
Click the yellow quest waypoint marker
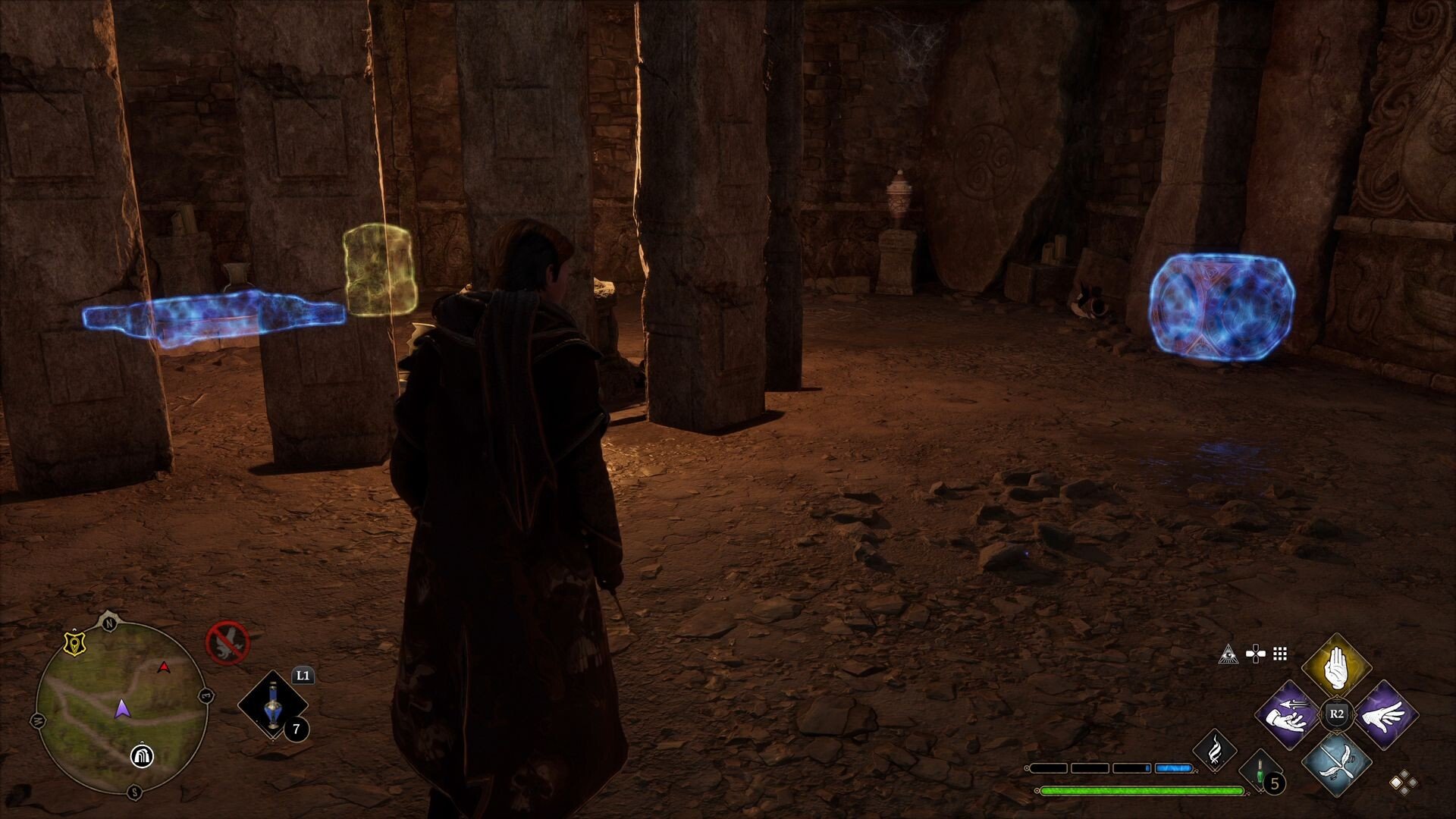74,643
